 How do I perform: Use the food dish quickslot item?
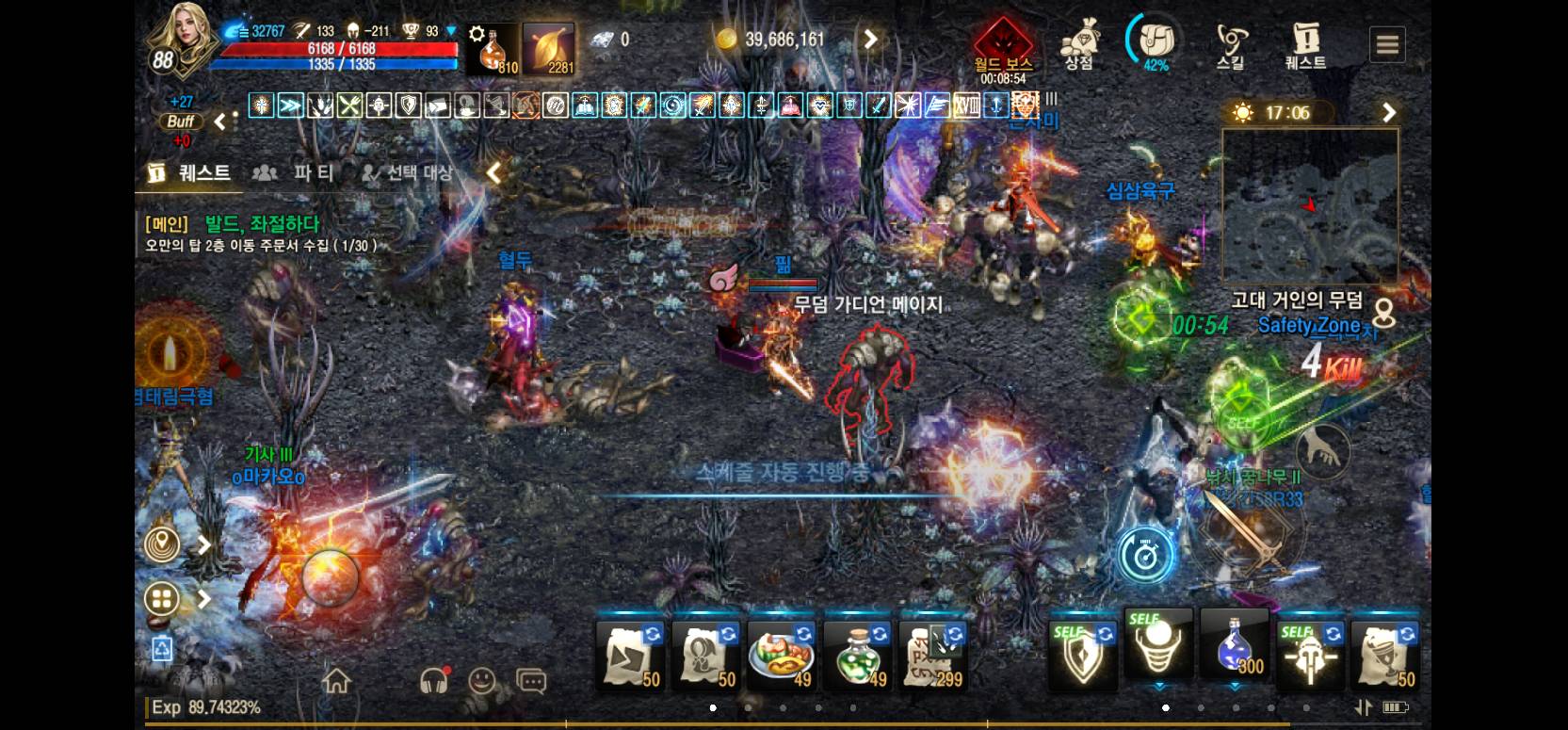pos(781,657)
